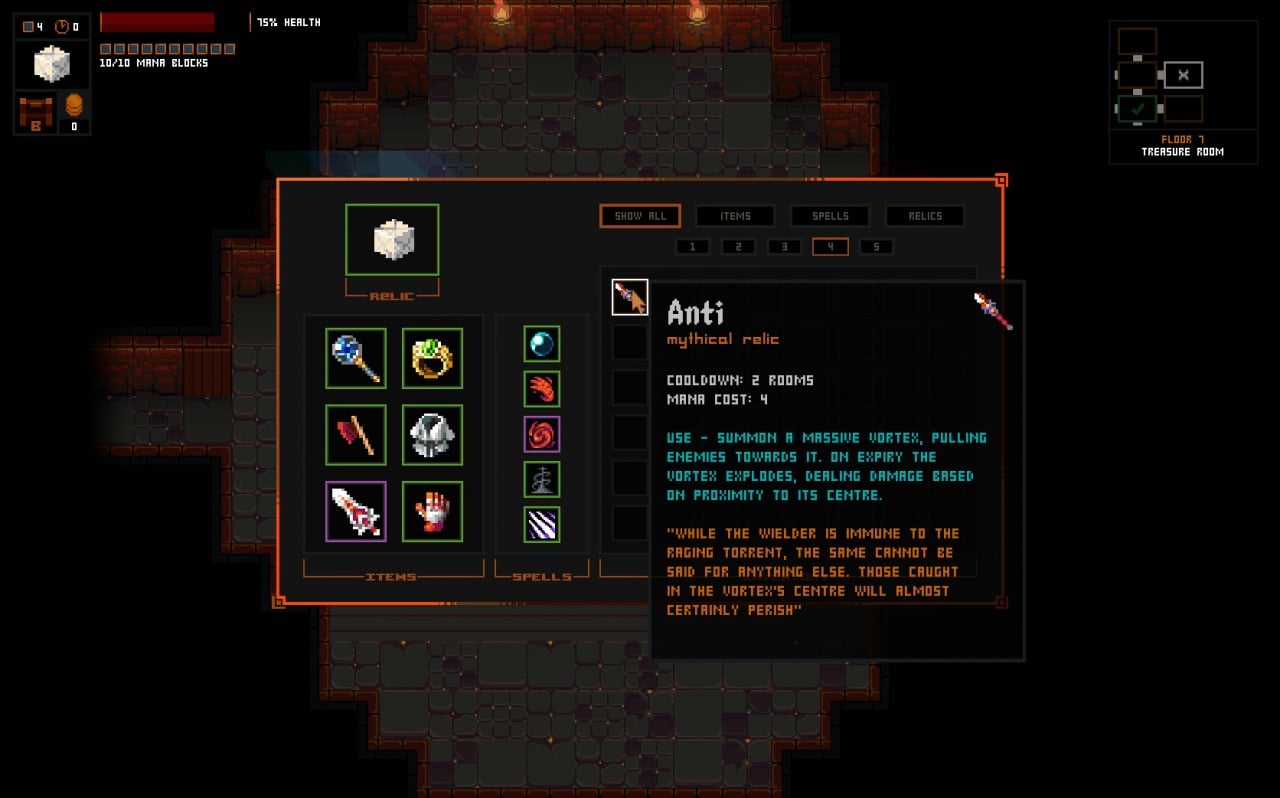Image resolution: width=1280 pixels, height=798 pixels.
Task: Go to page 2 of the list
Action: tap(738, 247)
